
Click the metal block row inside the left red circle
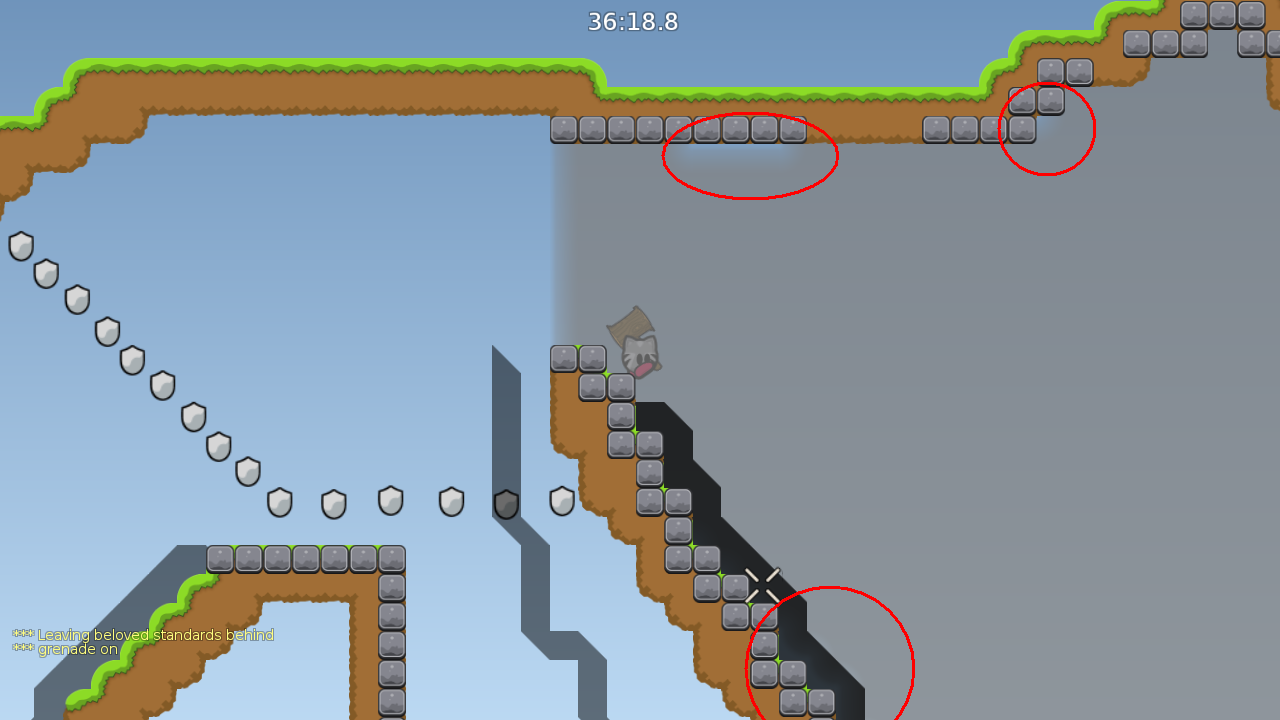pyautogui.click(x=735, y=128)
